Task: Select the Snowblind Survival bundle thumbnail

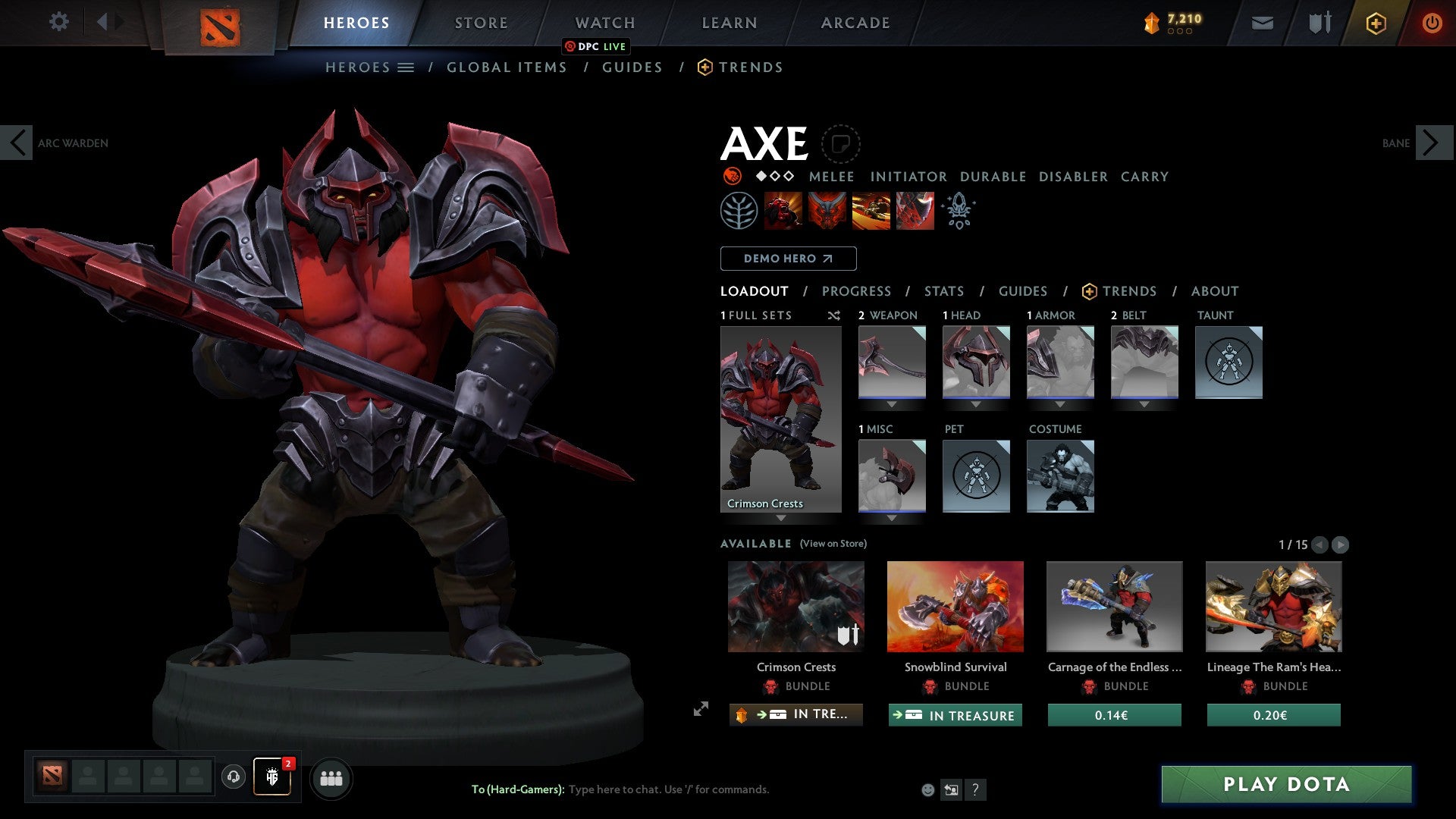Action: pyautogui.click(x=955, y=606)
